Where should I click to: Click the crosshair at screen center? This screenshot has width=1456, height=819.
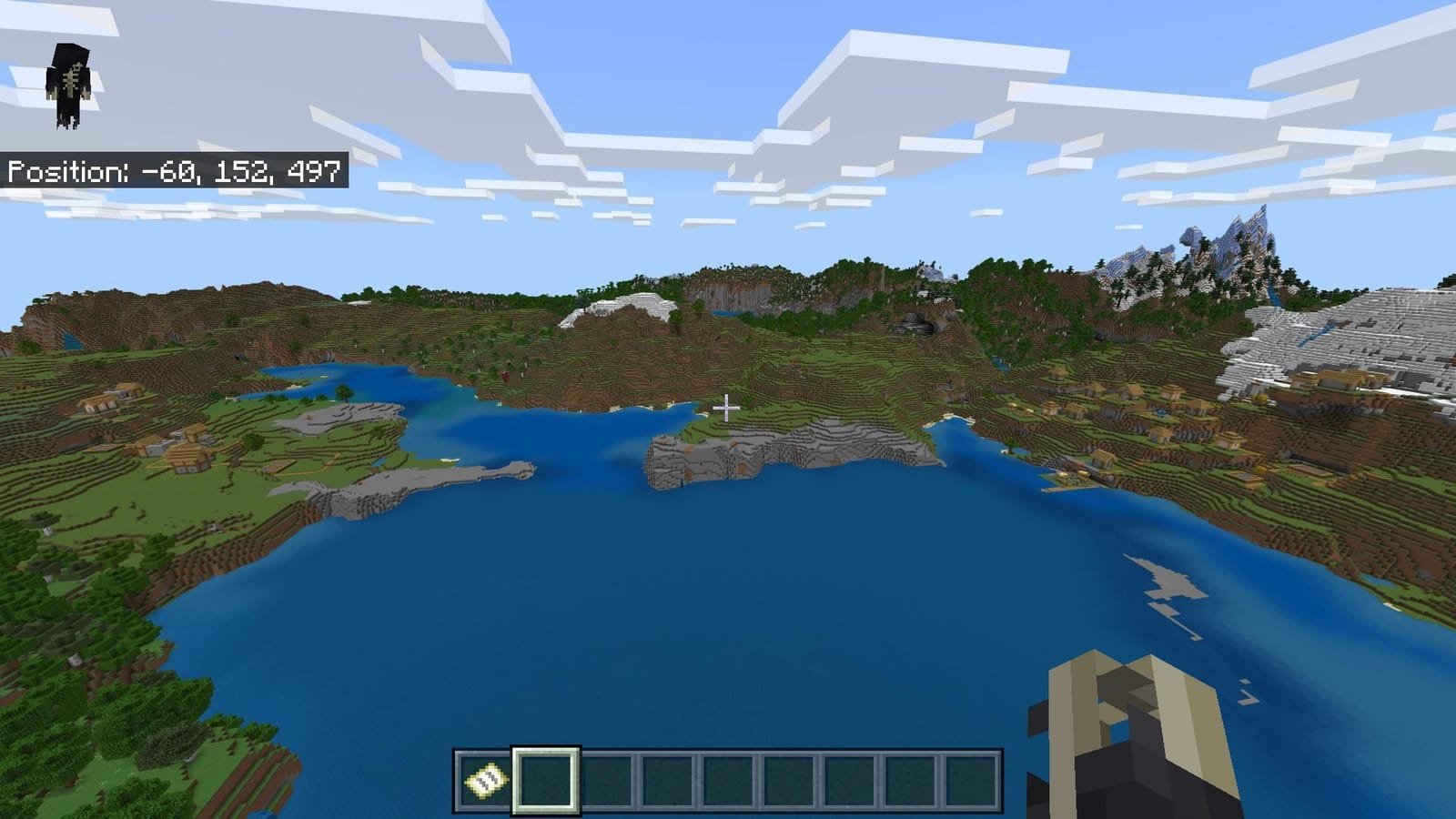coord(728,409)
